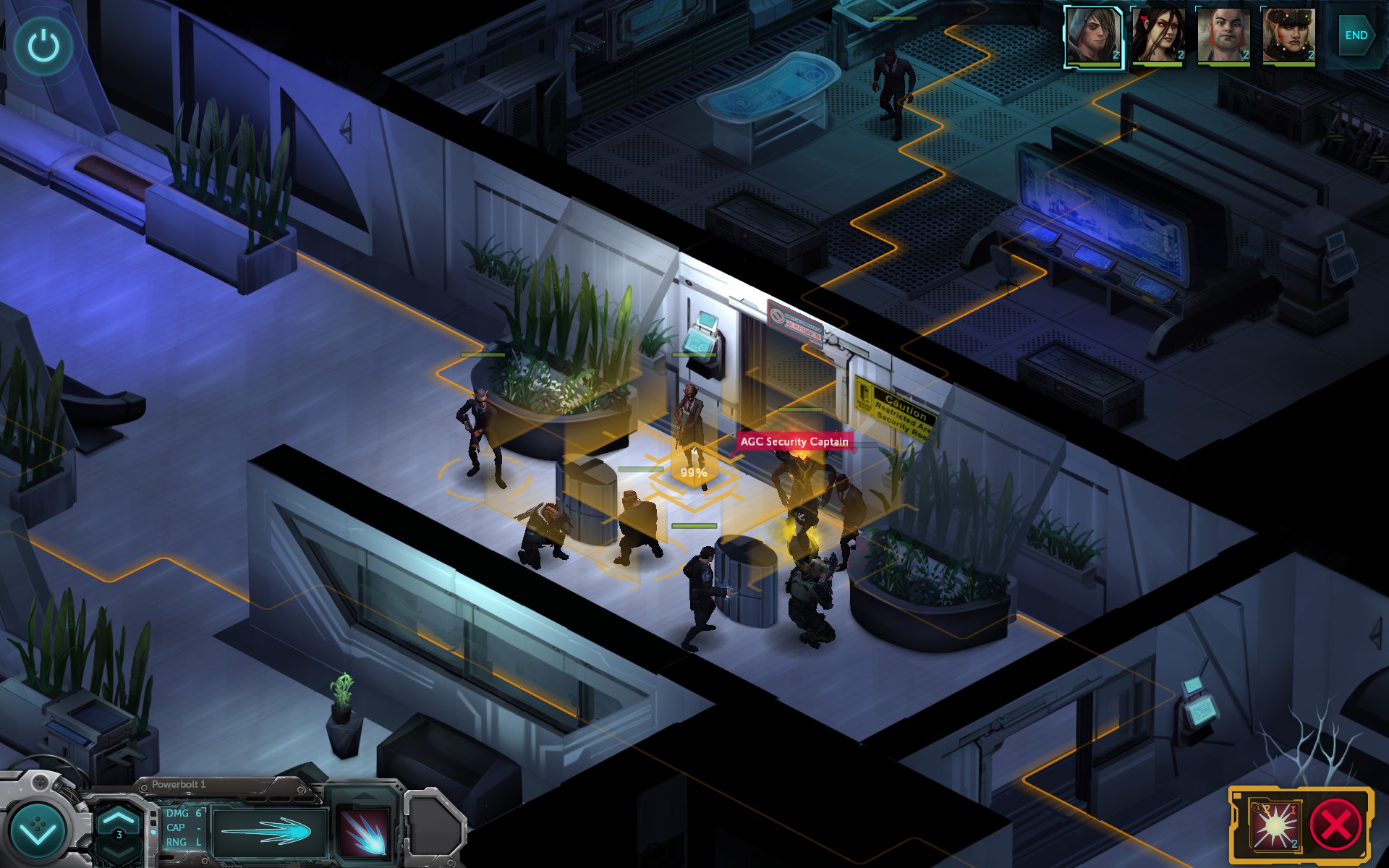
Task: Select the bald red-haired man's portrait
Action: tap(1223, 36)
